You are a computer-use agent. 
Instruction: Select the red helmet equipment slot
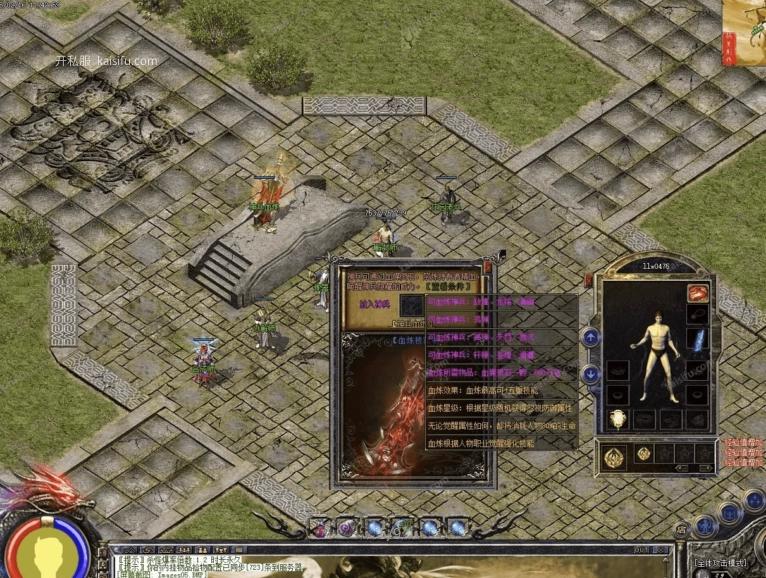click(697, 293)
